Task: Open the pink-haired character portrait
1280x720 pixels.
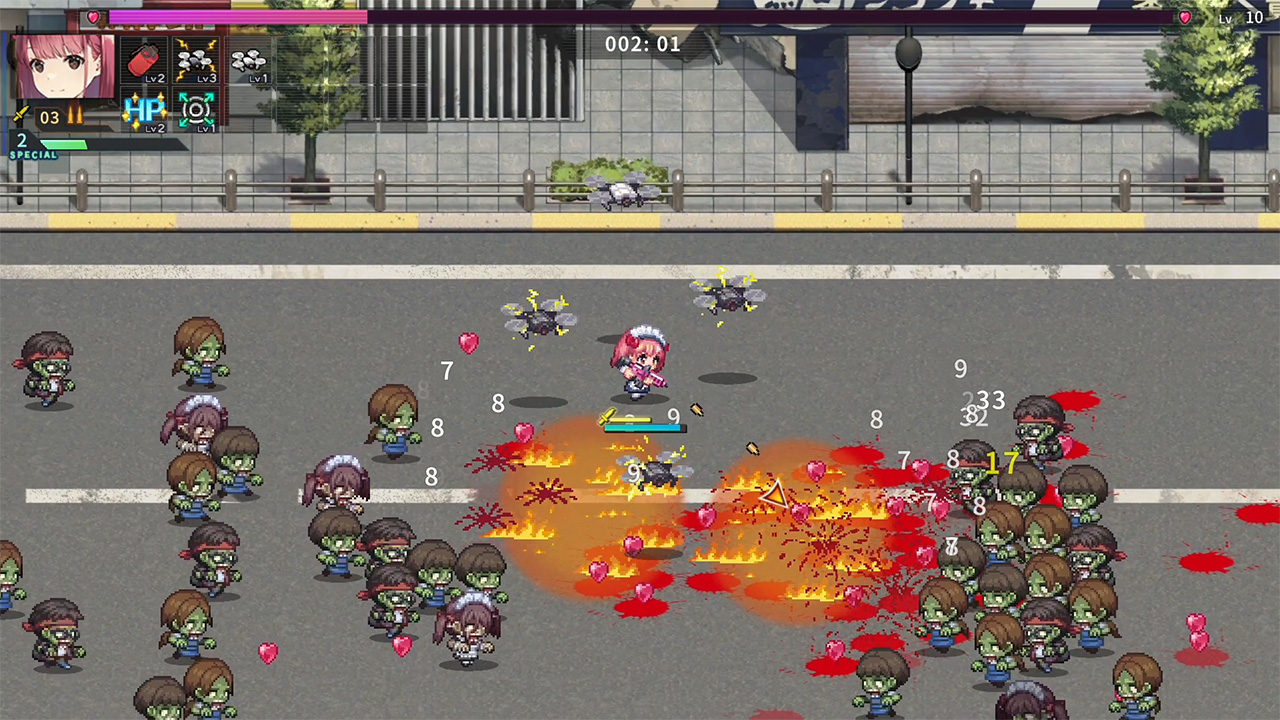Action: (63, 68)
